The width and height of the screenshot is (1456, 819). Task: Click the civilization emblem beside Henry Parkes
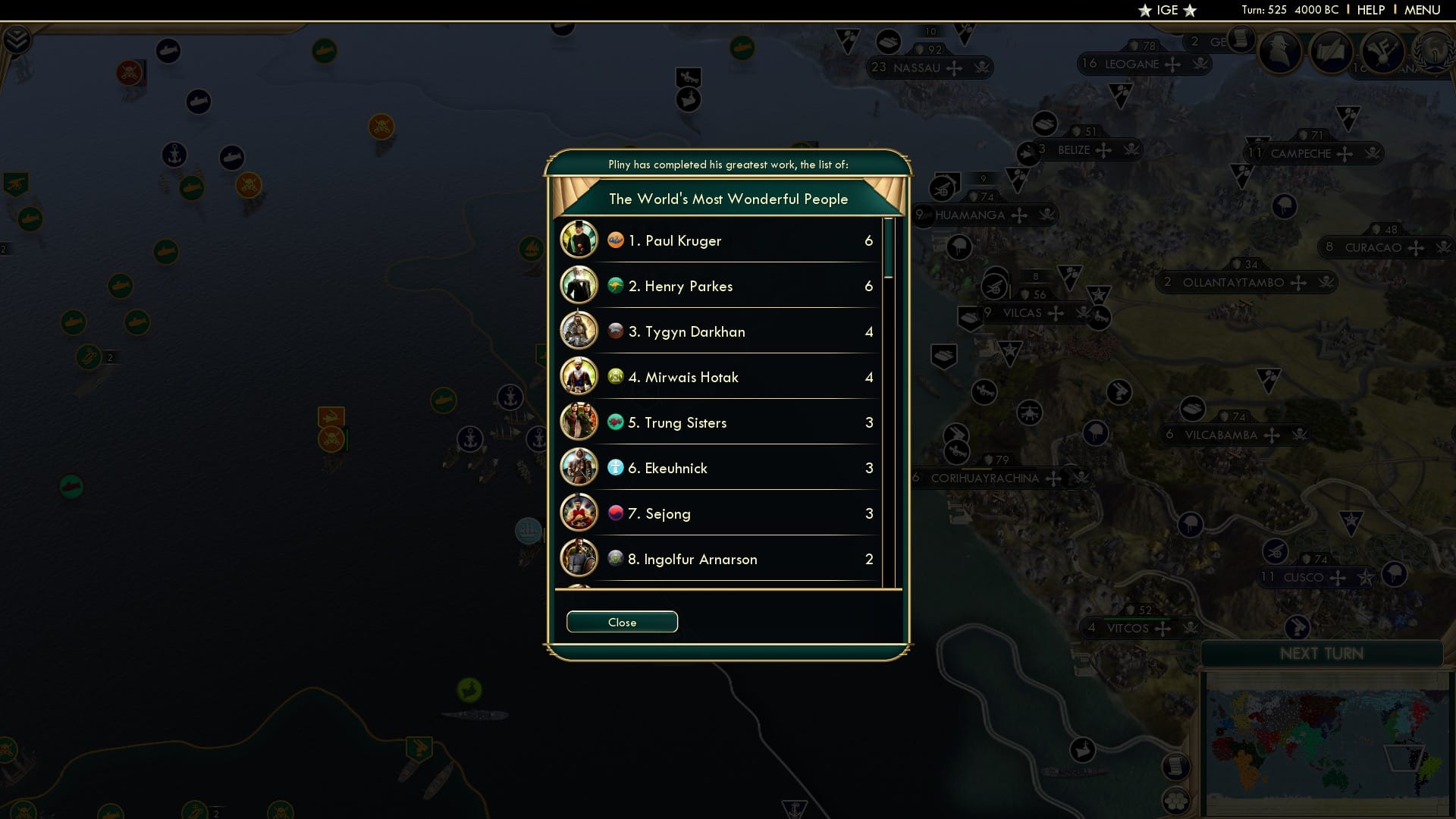(614, 286)
